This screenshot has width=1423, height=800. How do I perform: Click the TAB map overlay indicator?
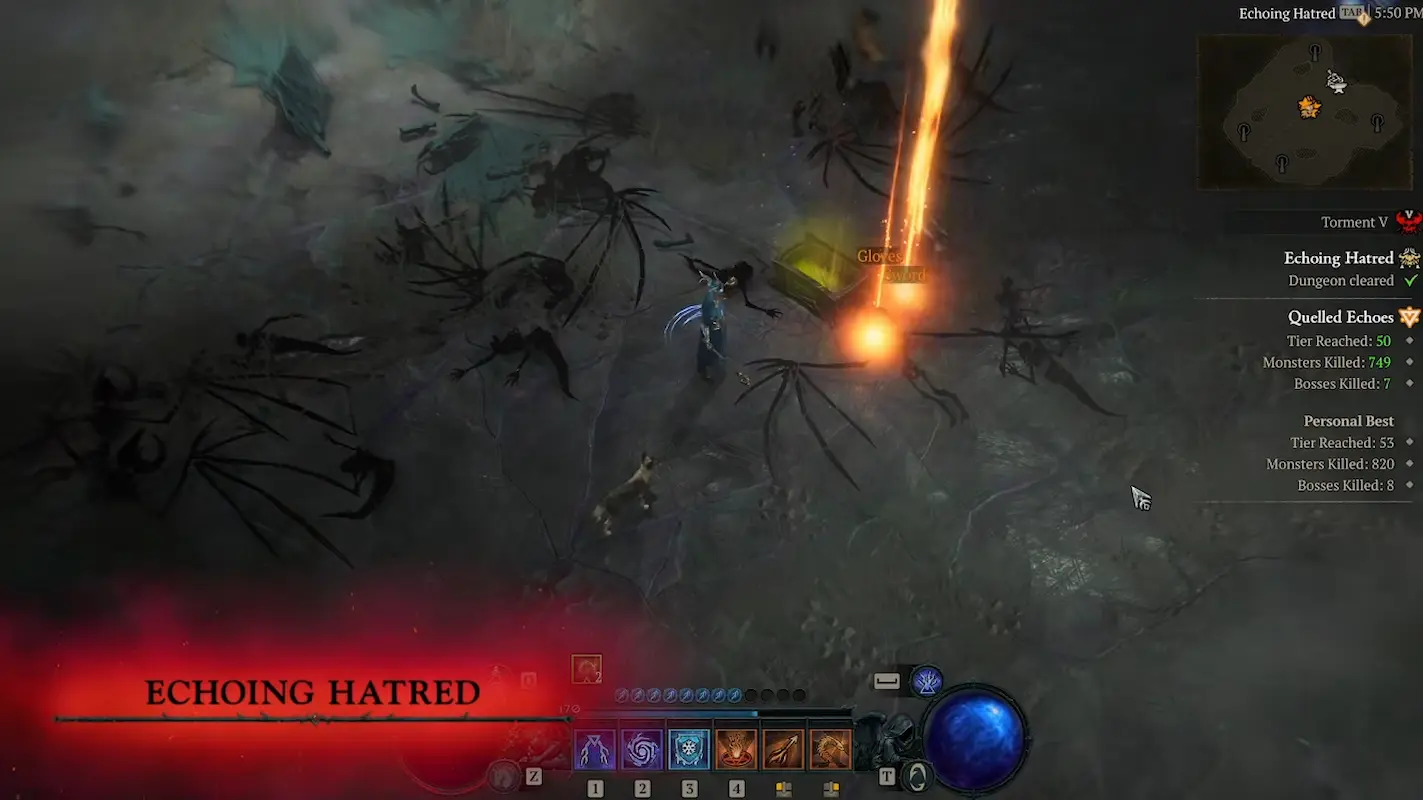click(x=1349, y=13)
